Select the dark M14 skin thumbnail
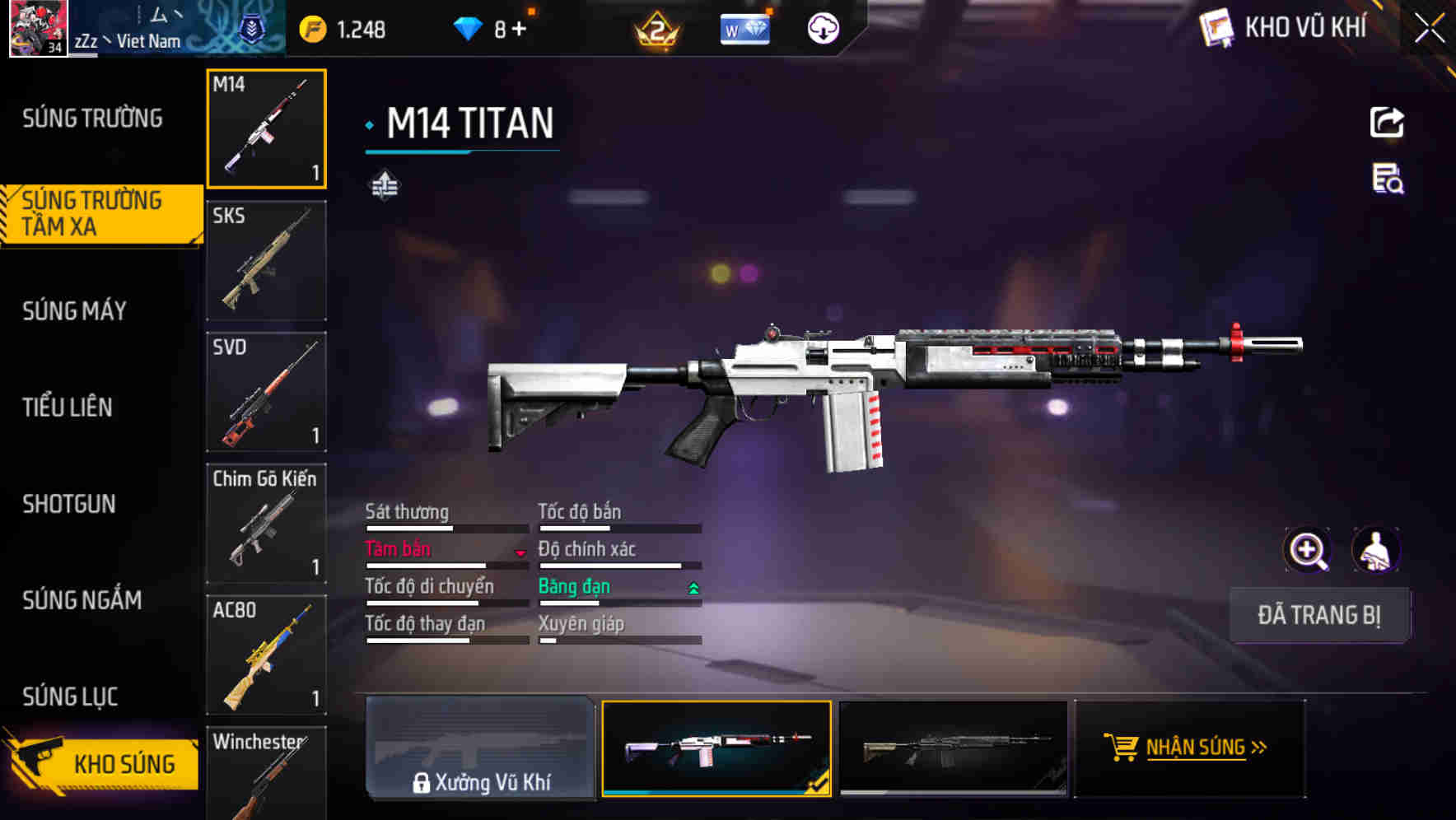The width and height of the screenshot is (1456, 820). click(x=953, y=748)
